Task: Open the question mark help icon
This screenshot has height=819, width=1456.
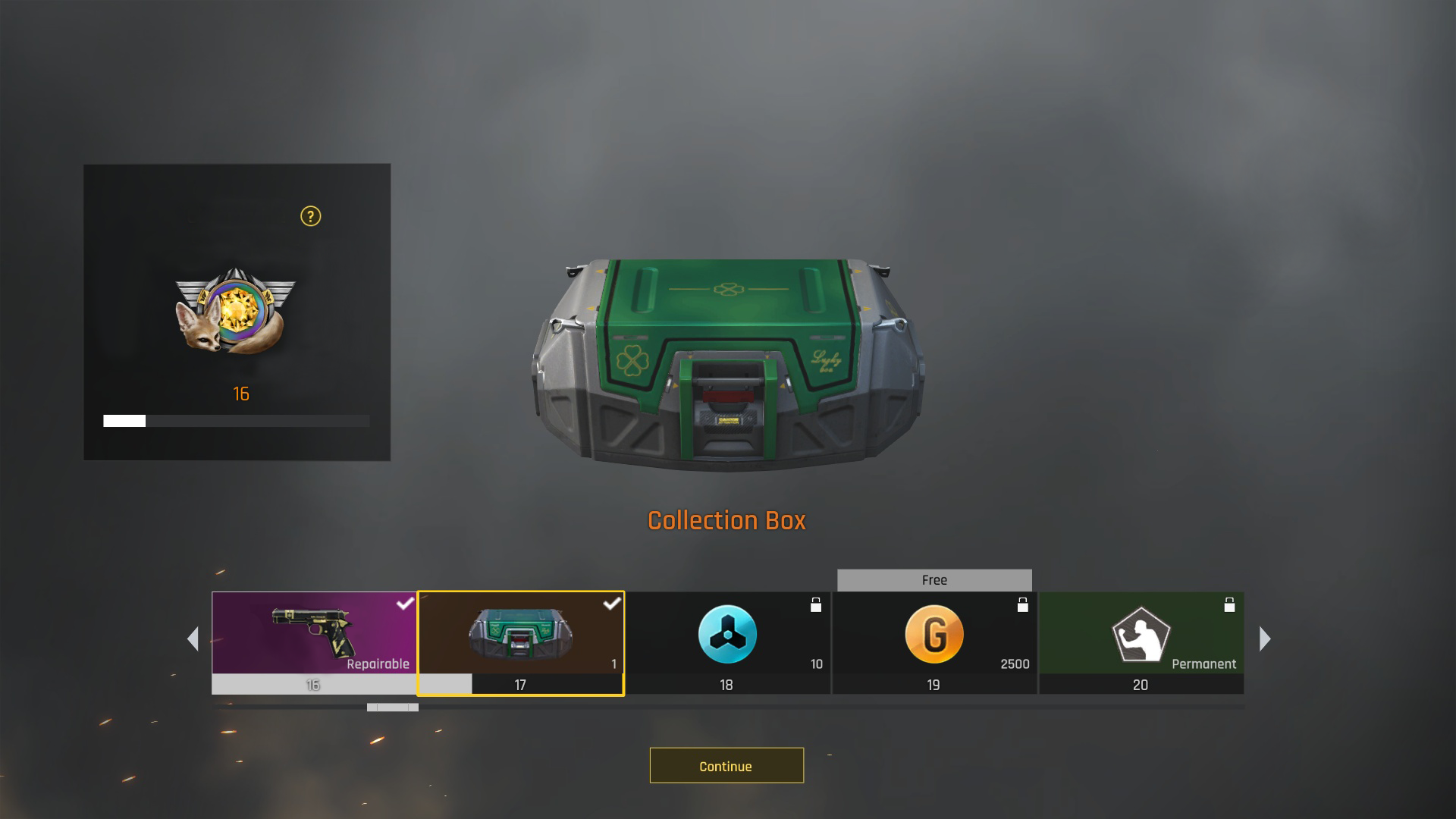Action: point(310,217)
